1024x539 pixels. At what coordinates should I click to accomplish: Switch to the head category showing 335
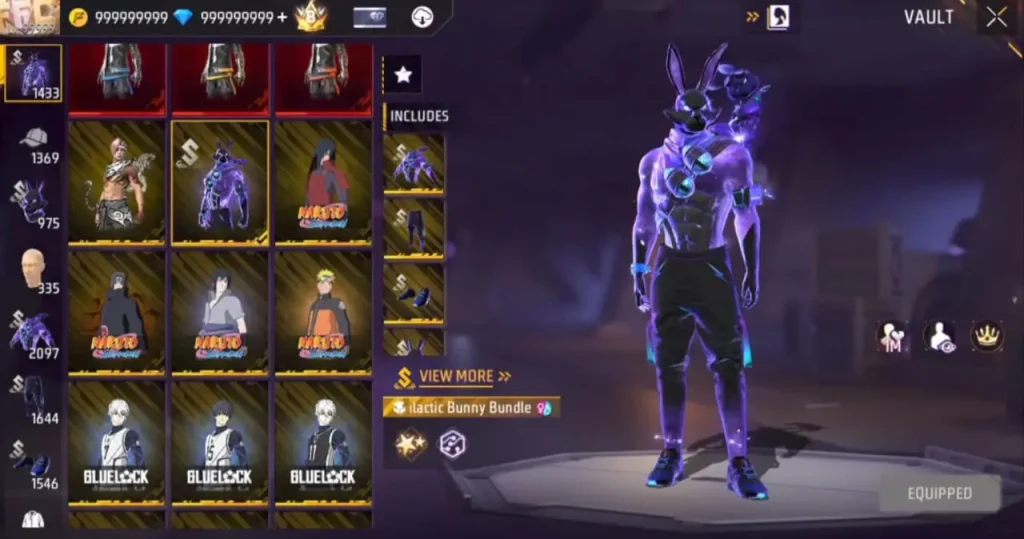(34, 270)
